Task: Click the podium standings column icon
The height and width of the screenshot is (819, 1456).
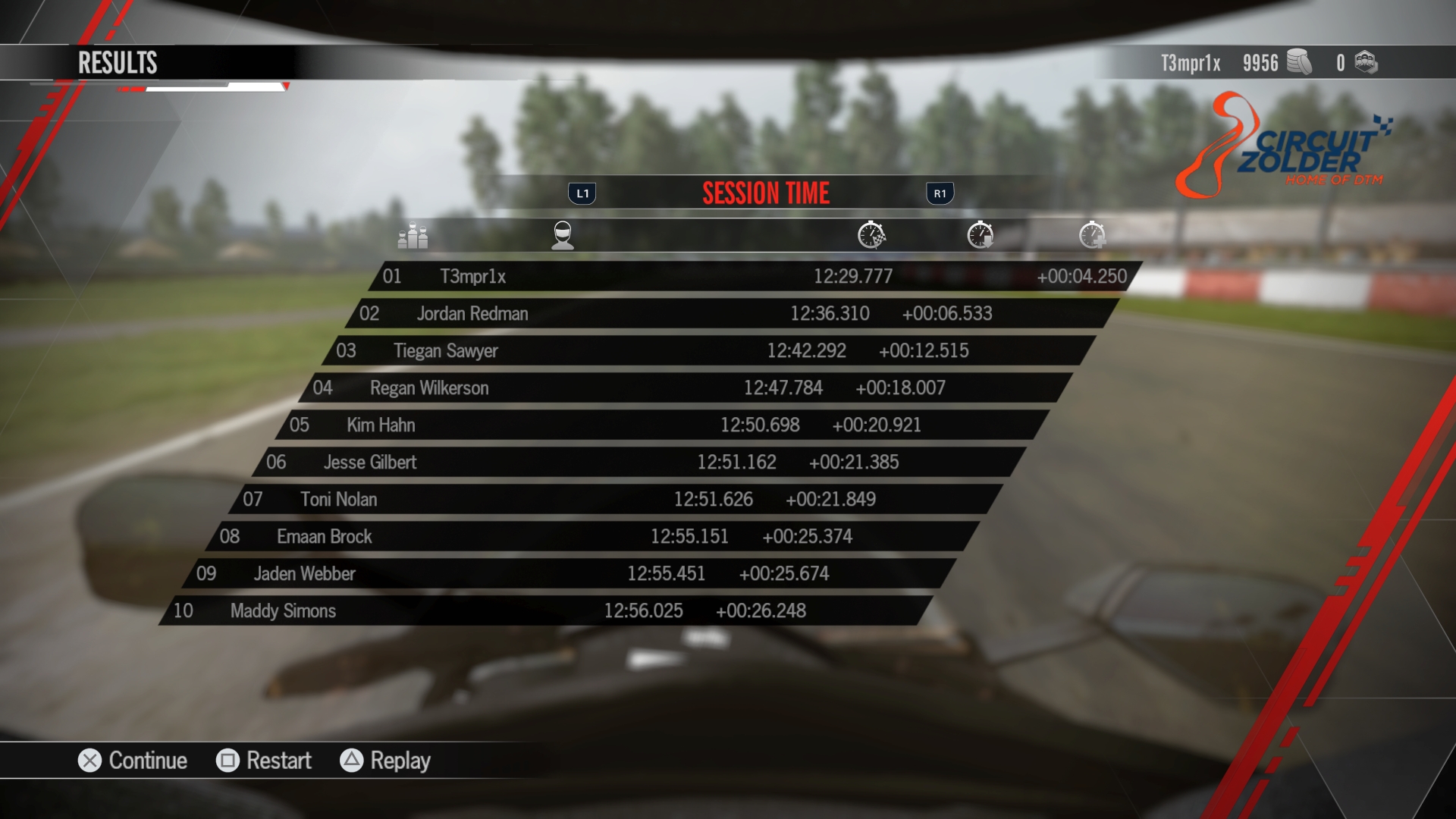Action: click(413, 235)
